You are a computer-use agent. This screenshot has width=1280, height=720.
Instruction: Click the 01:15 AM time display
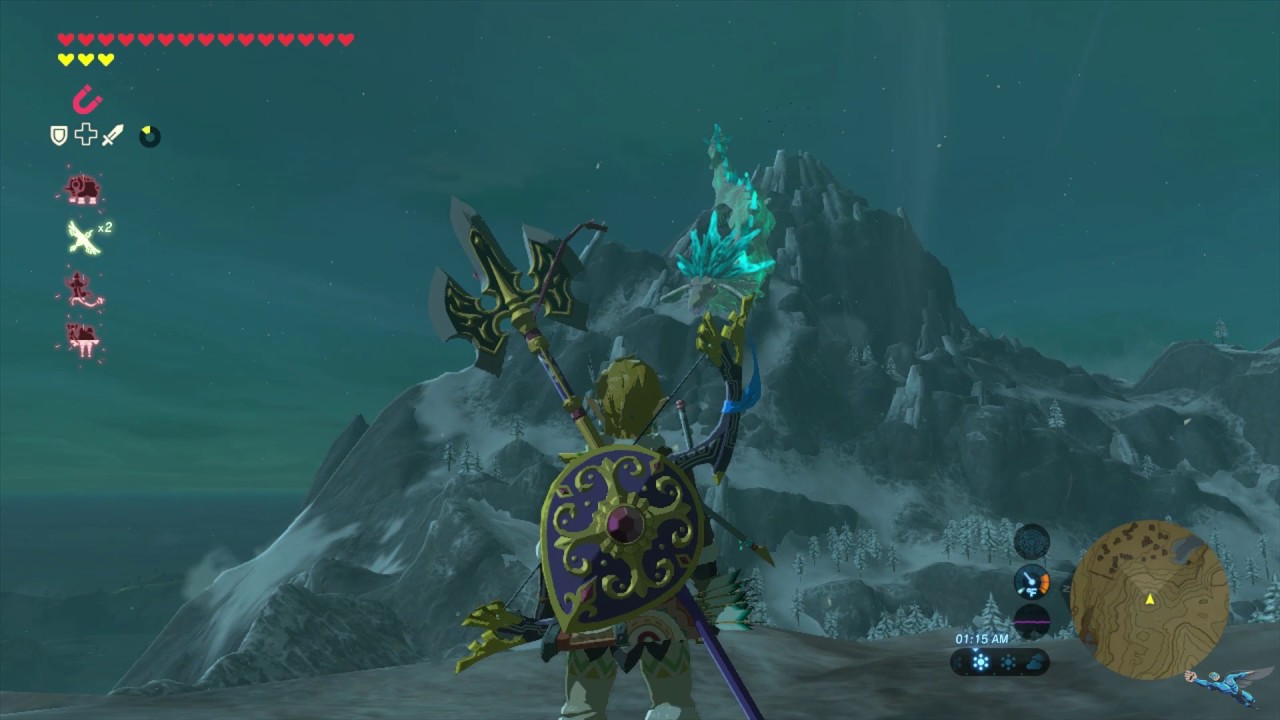pyautogui.click(x=982, y=638)
